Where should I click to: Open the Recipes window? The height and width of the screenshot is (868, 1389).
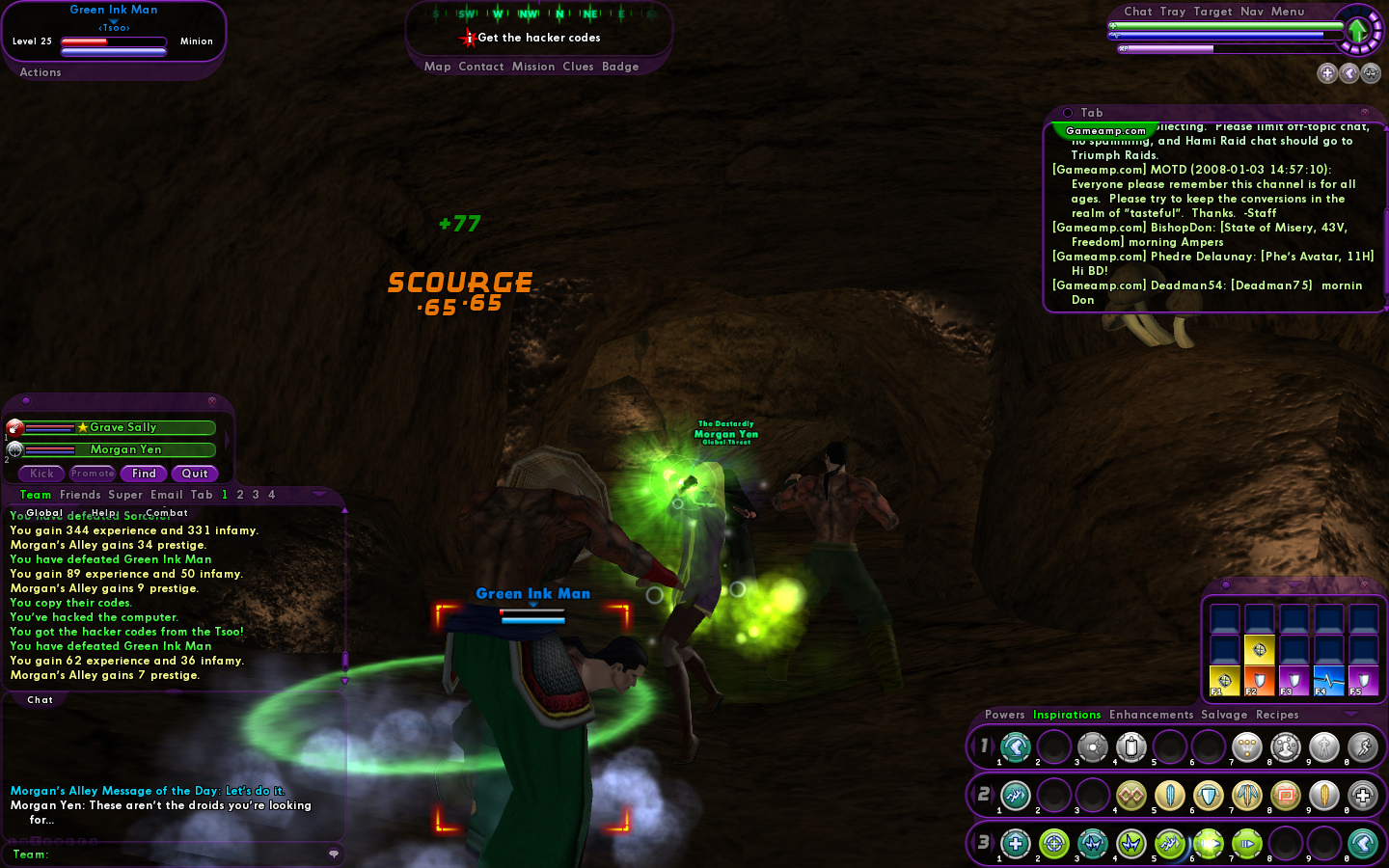[1277, 715]
